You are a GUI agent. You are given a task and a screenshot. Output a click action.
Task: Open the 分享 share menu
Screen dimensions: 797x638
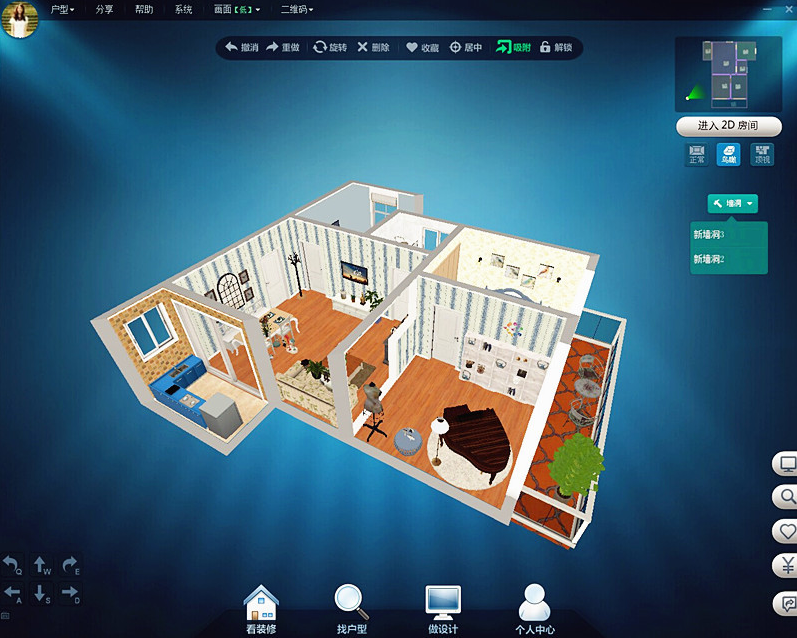[104, 9]
